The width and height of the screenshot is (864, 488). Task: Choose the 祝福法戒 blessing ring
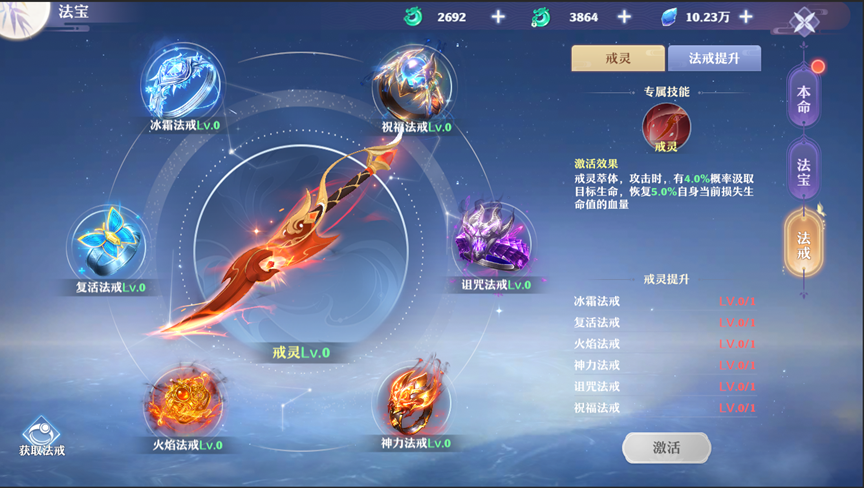pos(415,82)
